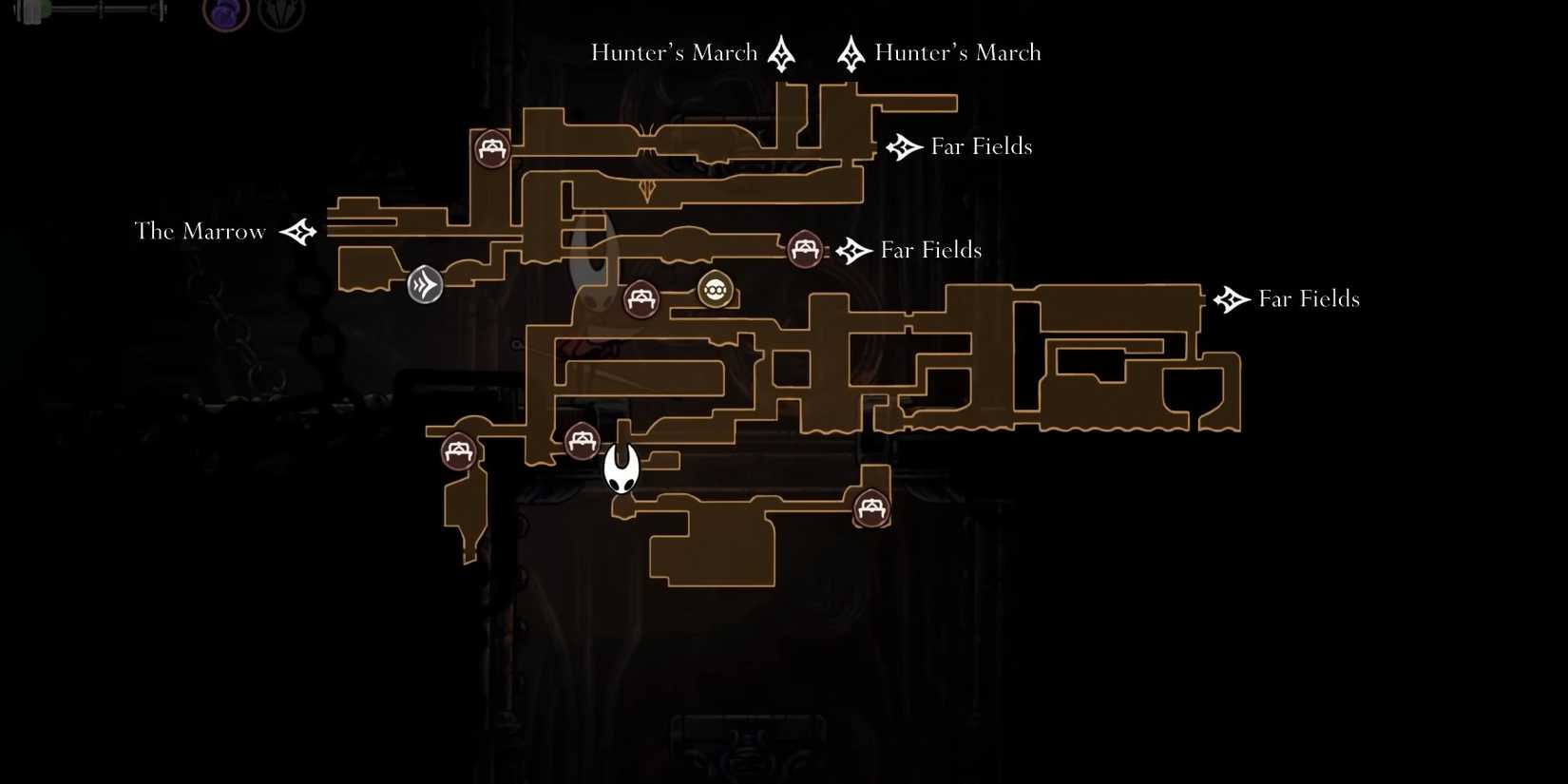1568x784 pixels.
Task: Select the Hunter's March label text
Action: click(x=675, y=52)
